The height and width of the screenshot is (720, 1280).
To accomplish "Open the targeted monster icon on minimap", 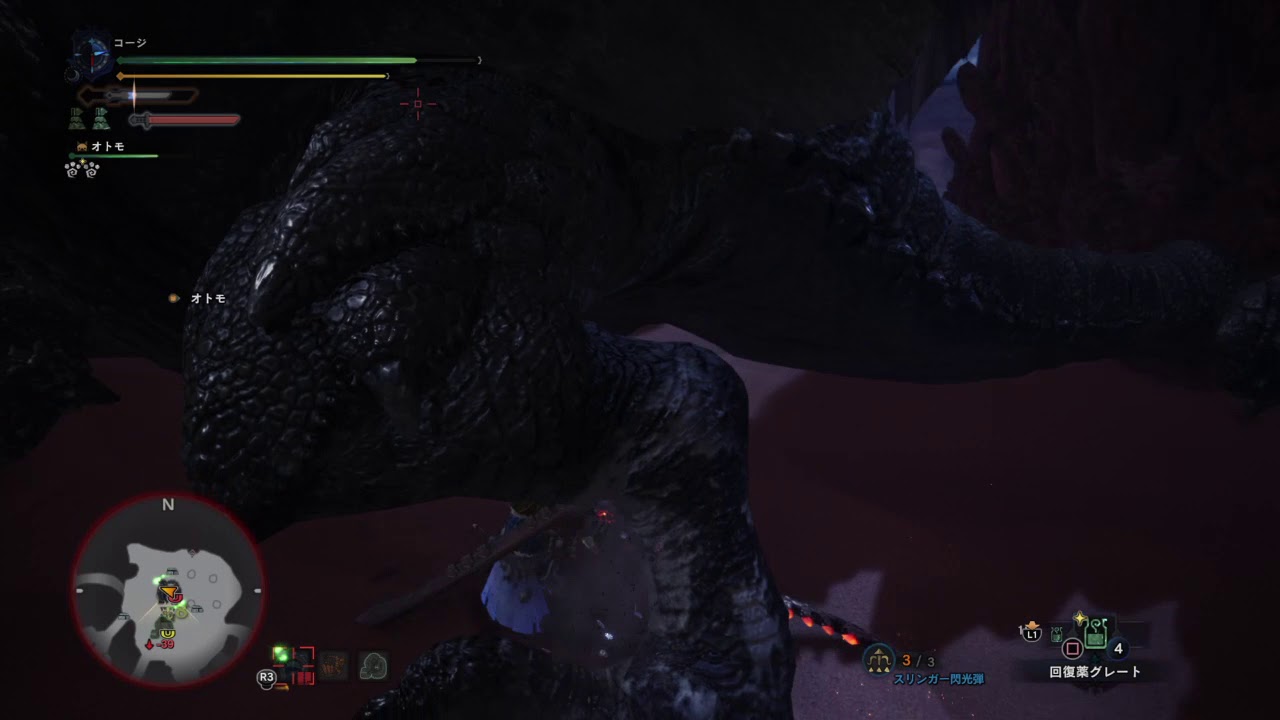I will (x=177, y=597).
